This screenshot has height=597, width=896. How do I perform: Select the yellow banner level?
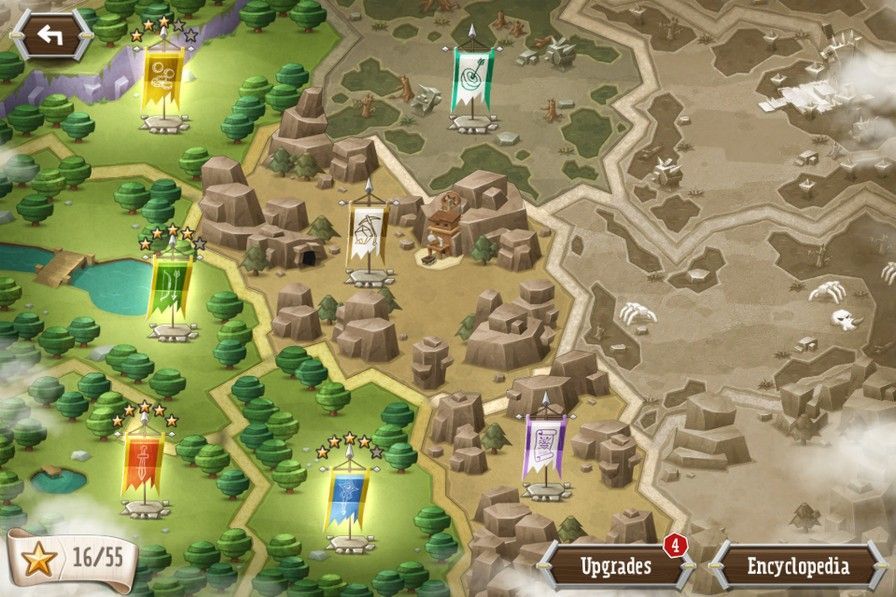click(161, 78)
